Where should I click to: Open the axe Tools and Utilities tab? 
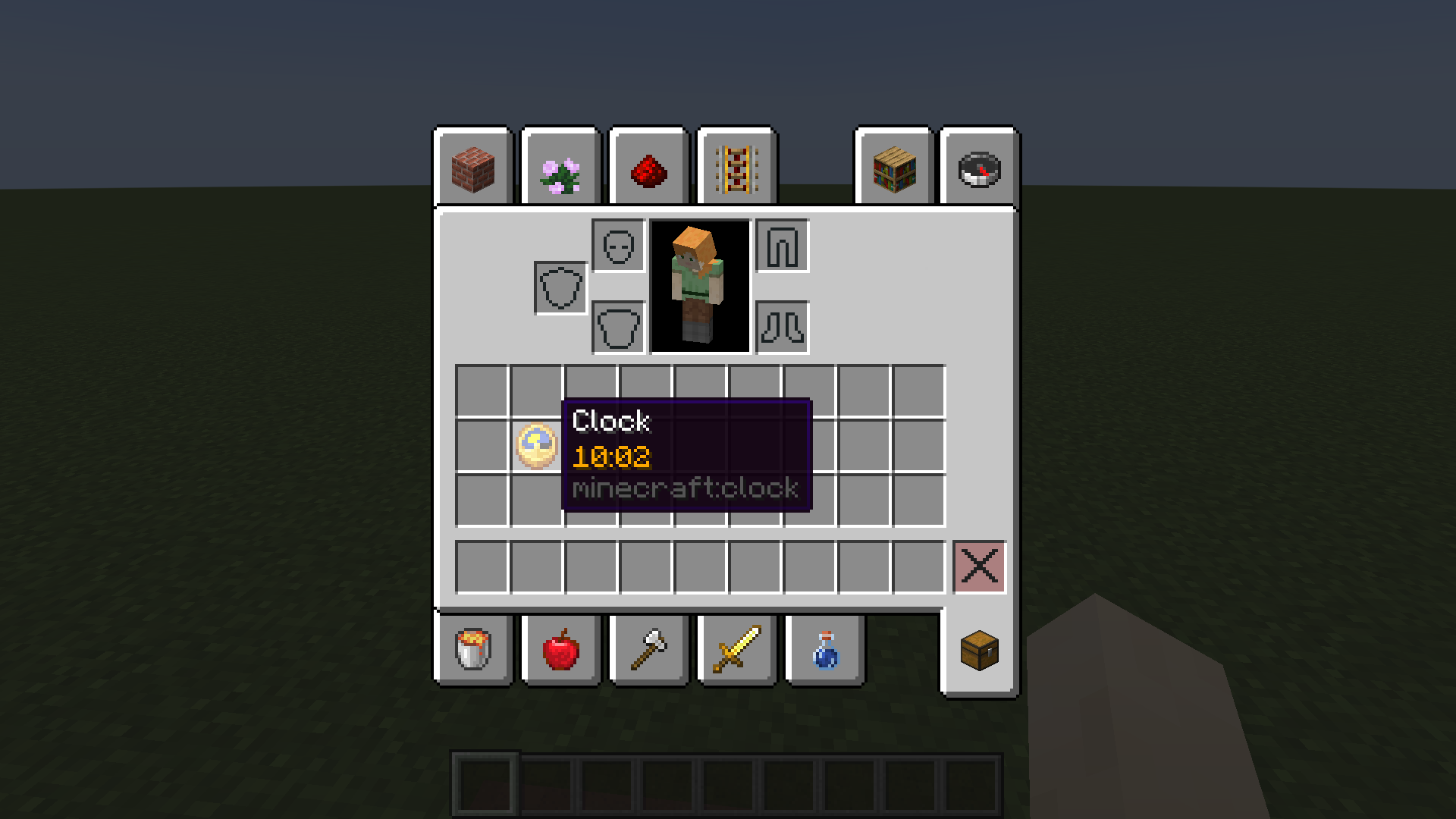tap(648, 651)
